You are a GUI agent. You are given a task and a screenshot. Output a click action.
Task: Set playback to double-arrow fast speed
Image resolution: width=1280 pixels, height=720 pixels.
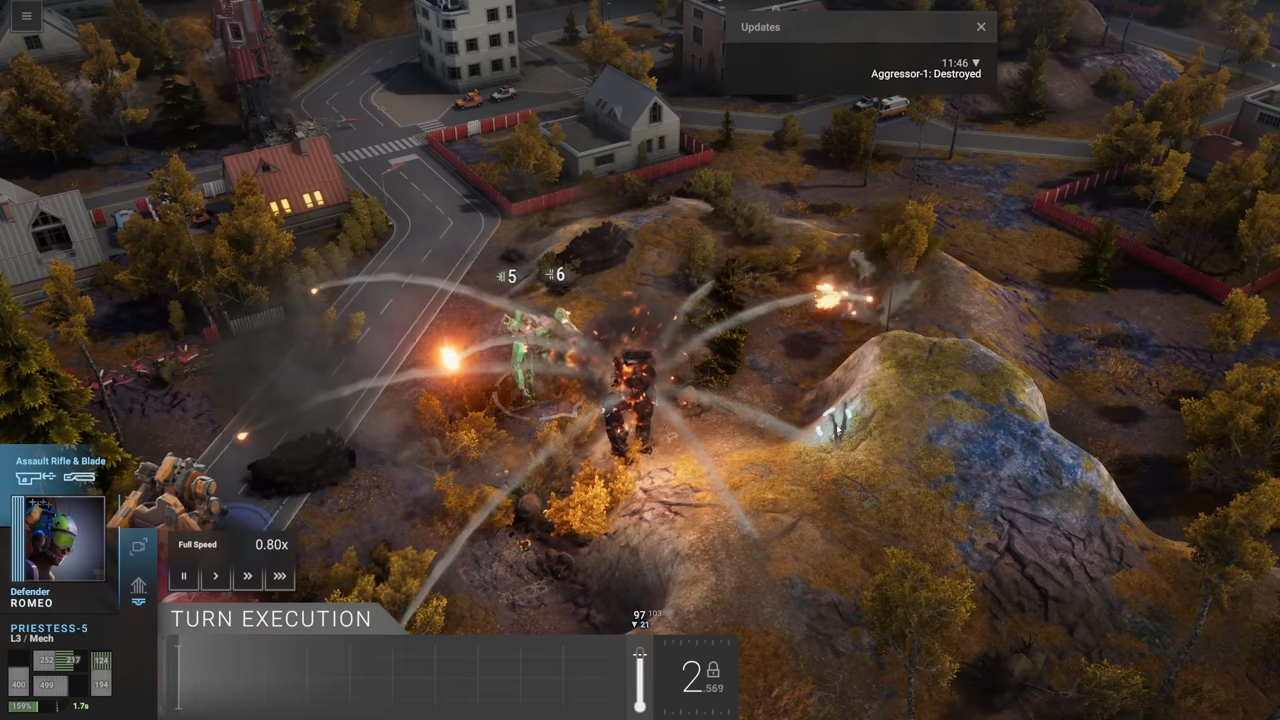point(247,576)
